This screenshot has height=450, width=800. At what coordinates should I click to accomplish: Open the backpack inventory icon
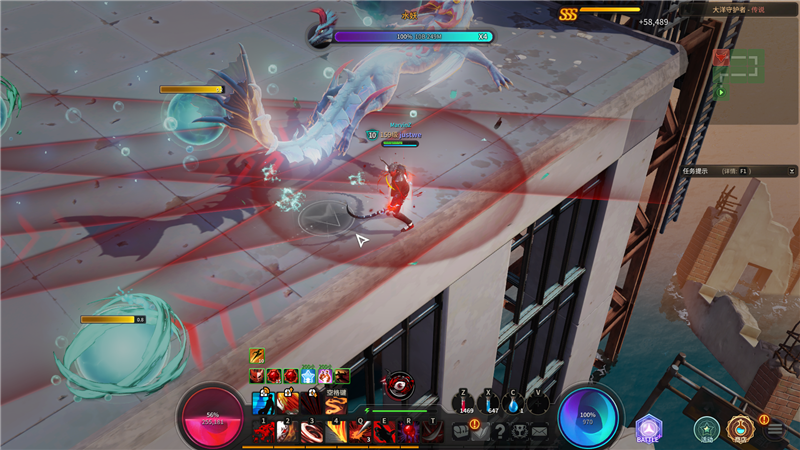pyautogui.click(x=461, y=431)
